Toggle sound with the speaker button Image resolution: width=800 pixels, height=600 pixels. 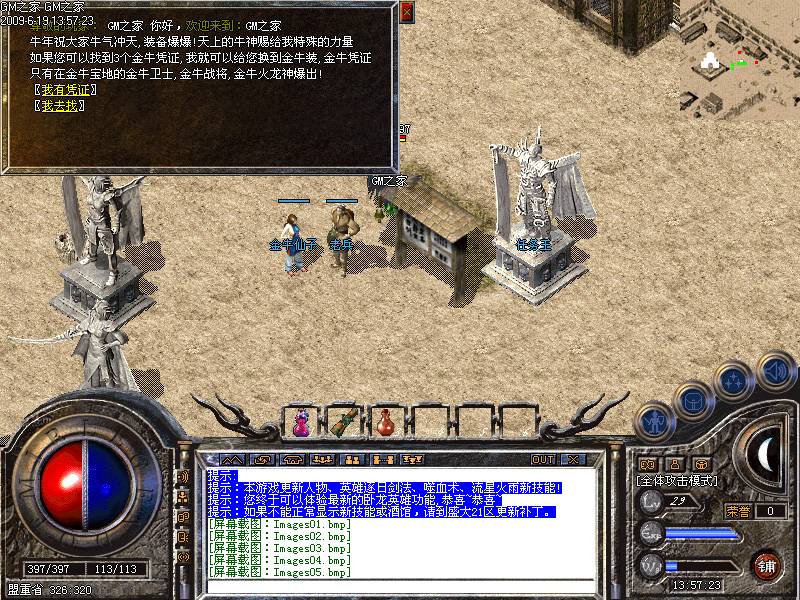(775, 371)
